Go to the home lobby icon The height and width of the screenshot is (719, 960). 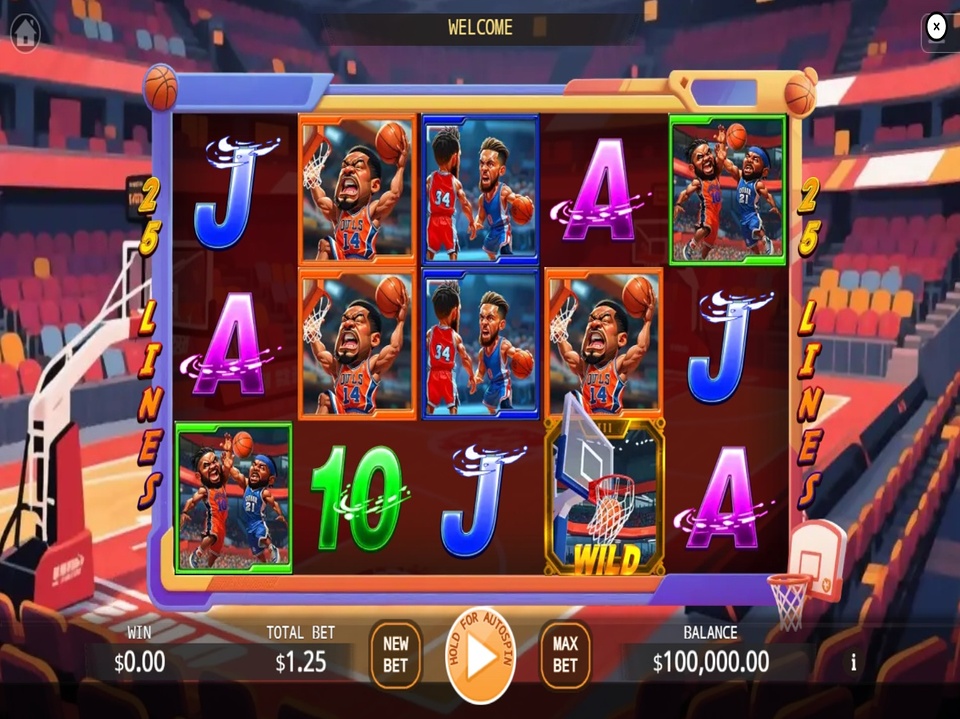pos(25,31)
